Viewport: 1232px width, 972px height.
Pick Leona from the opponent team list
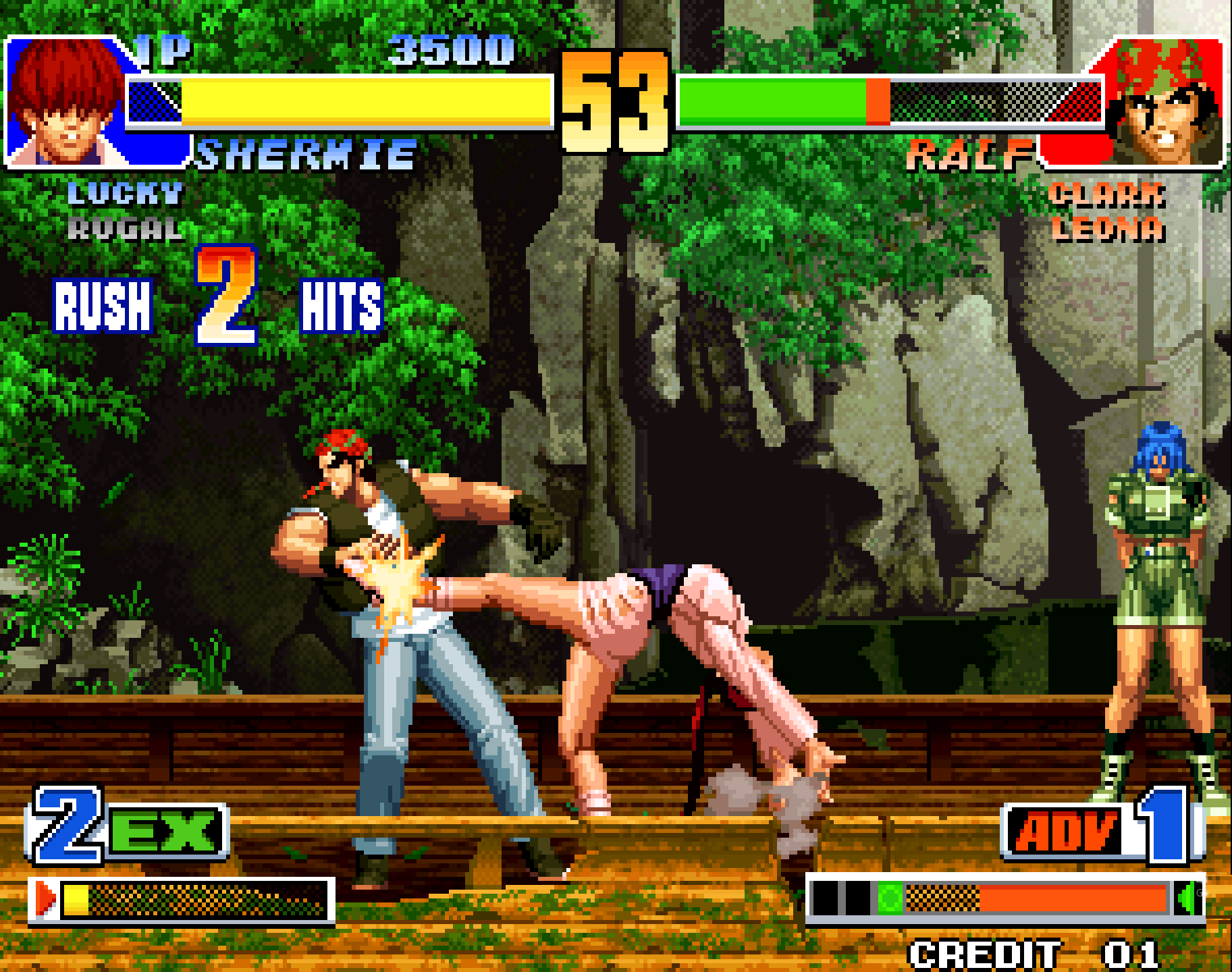[x=1107, y=230]
